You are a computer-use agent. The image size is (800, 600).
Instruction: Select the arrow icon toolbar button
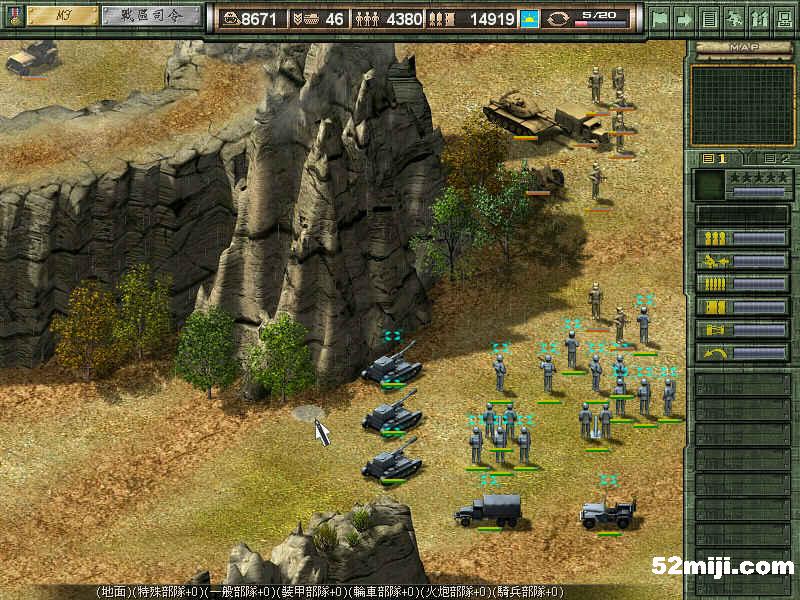[x=685, y=18]
